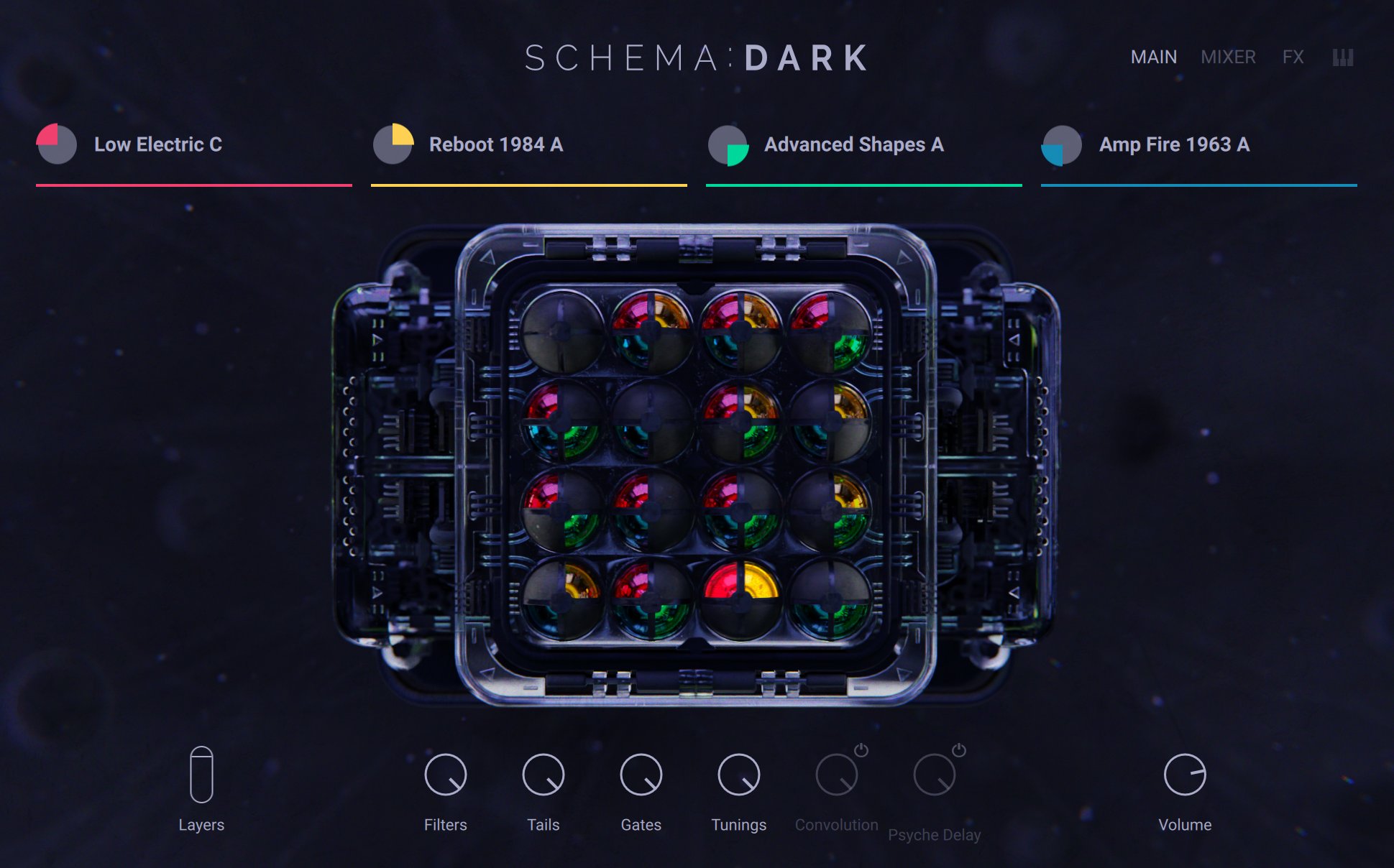Click the Amp Fire 1963 A pie icon
1394x868 pixels.
coord(1059,144)
